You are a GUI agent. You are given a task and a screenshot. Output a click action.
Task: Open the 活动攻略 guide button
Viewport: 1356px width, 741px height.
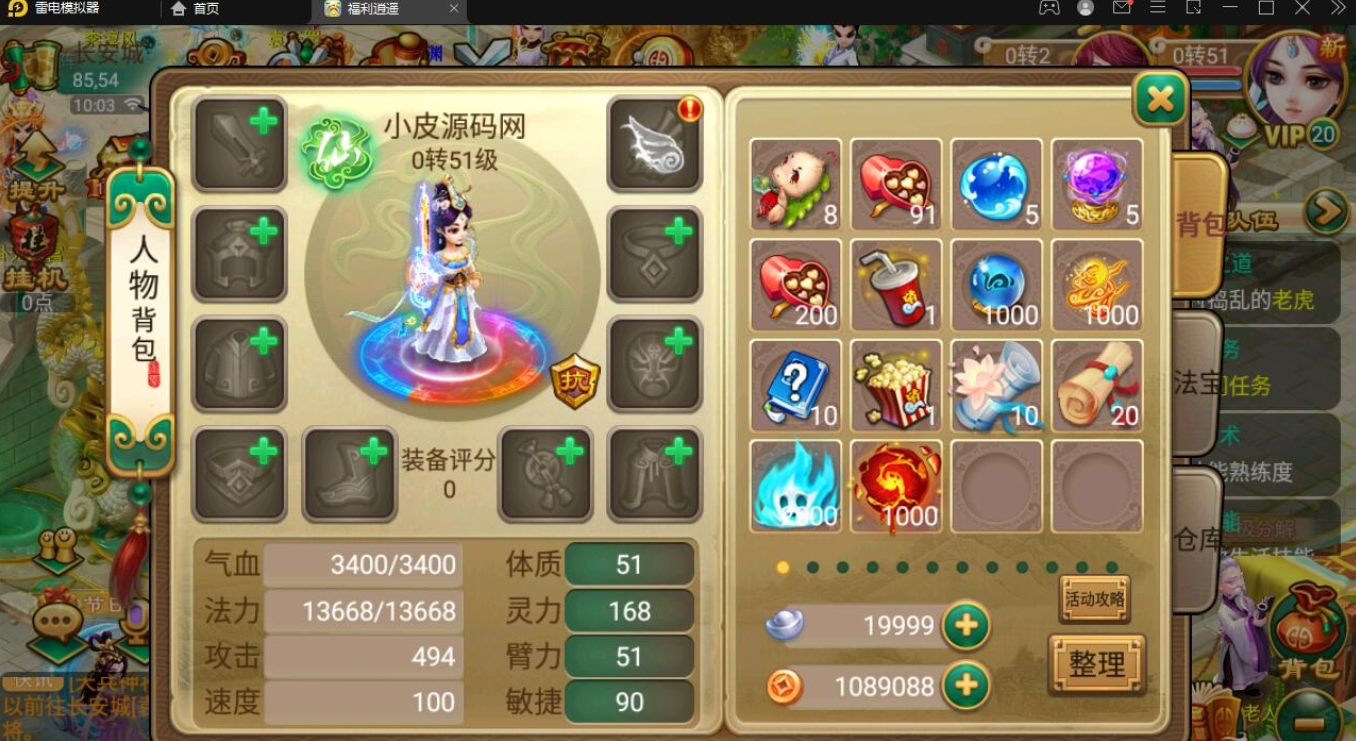pyautogui.click(x=1095, y=599)
